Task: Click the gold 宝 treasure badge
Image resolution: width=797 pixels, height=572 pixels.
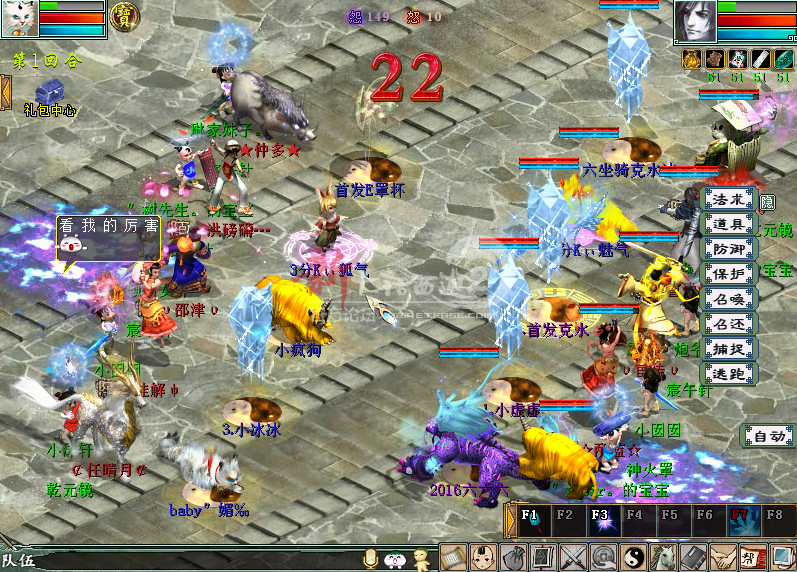Action: [124, 17]
